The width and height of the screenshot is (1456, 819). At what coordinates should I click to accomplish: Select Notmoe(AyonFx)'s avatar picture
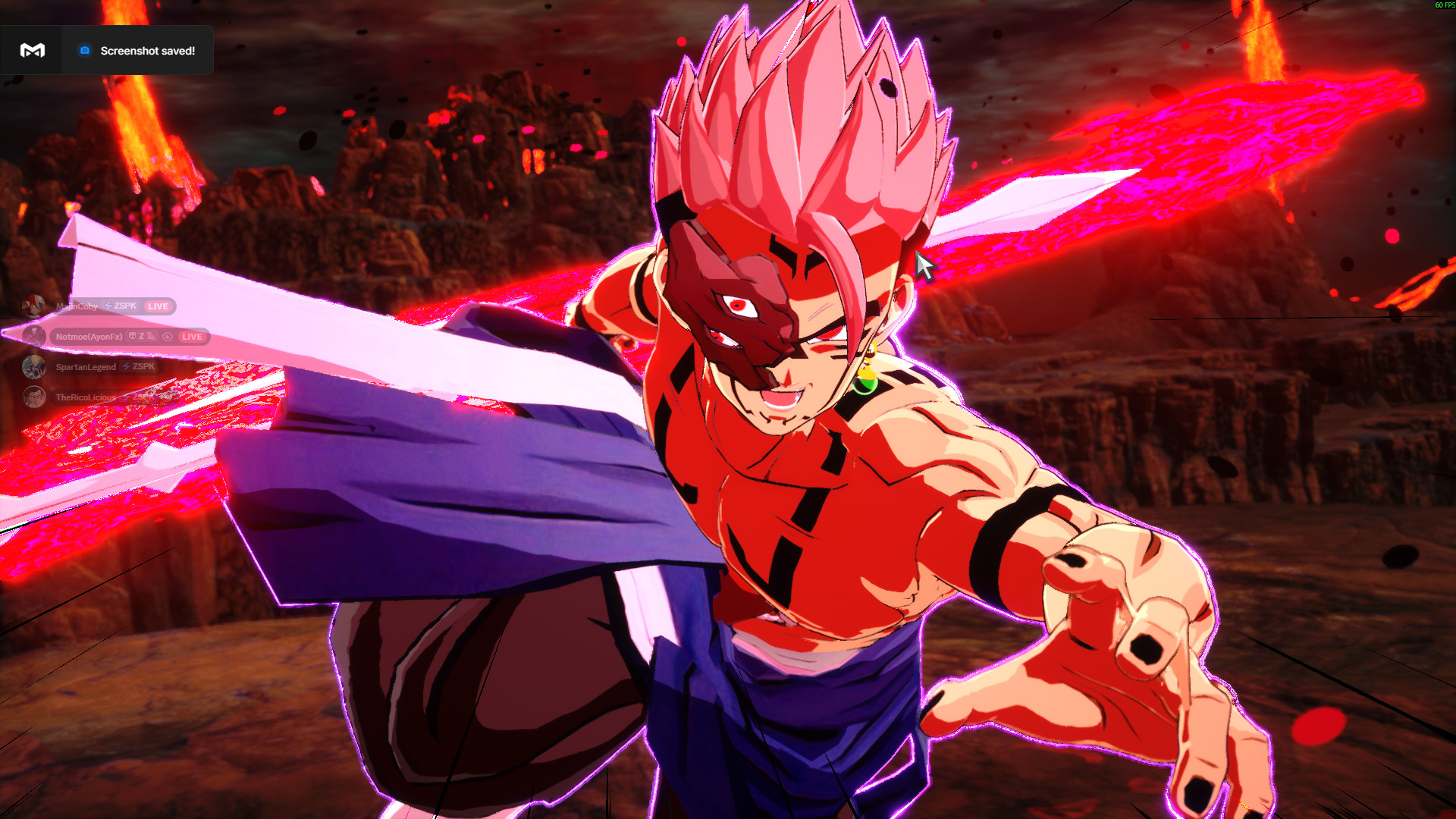[x=34, y=336]
